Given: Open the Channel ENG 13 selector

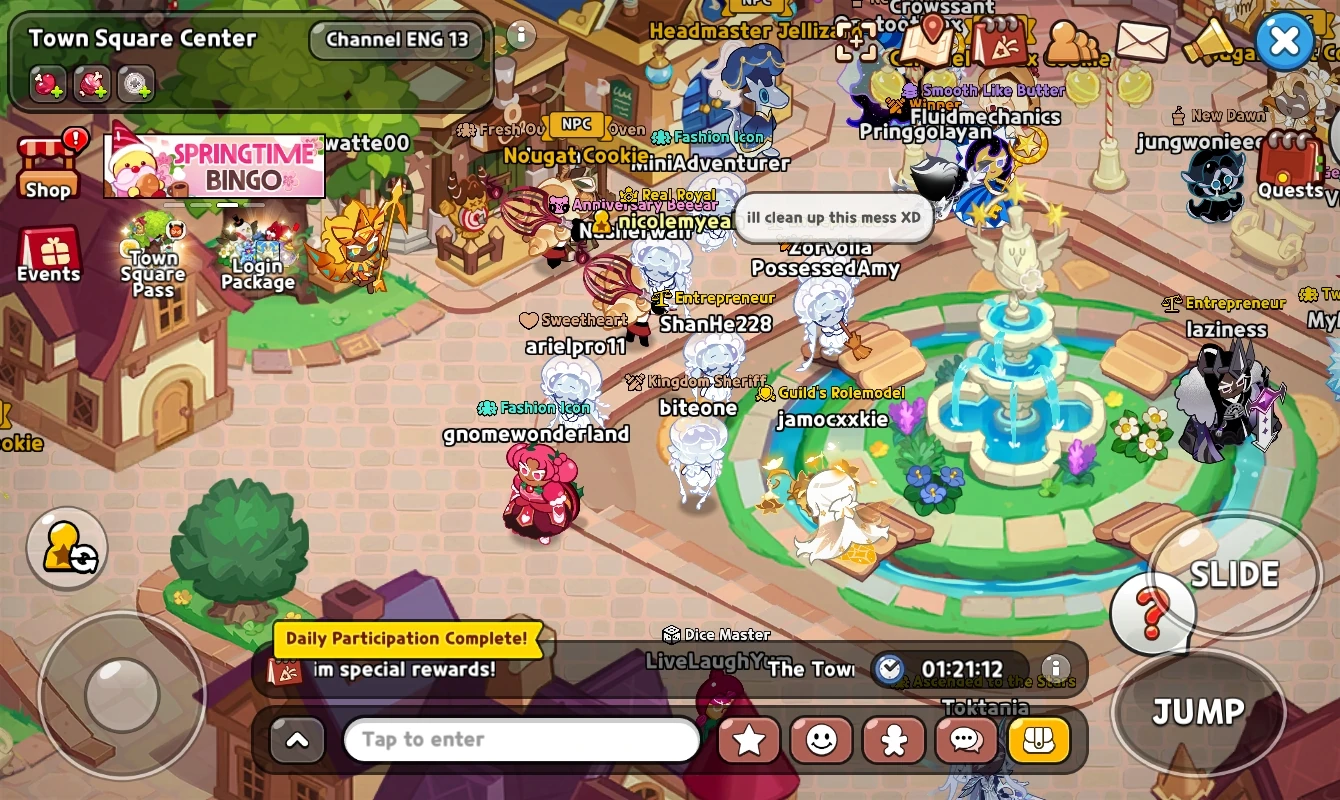Looking at the screenshot, I should (396, 39).
